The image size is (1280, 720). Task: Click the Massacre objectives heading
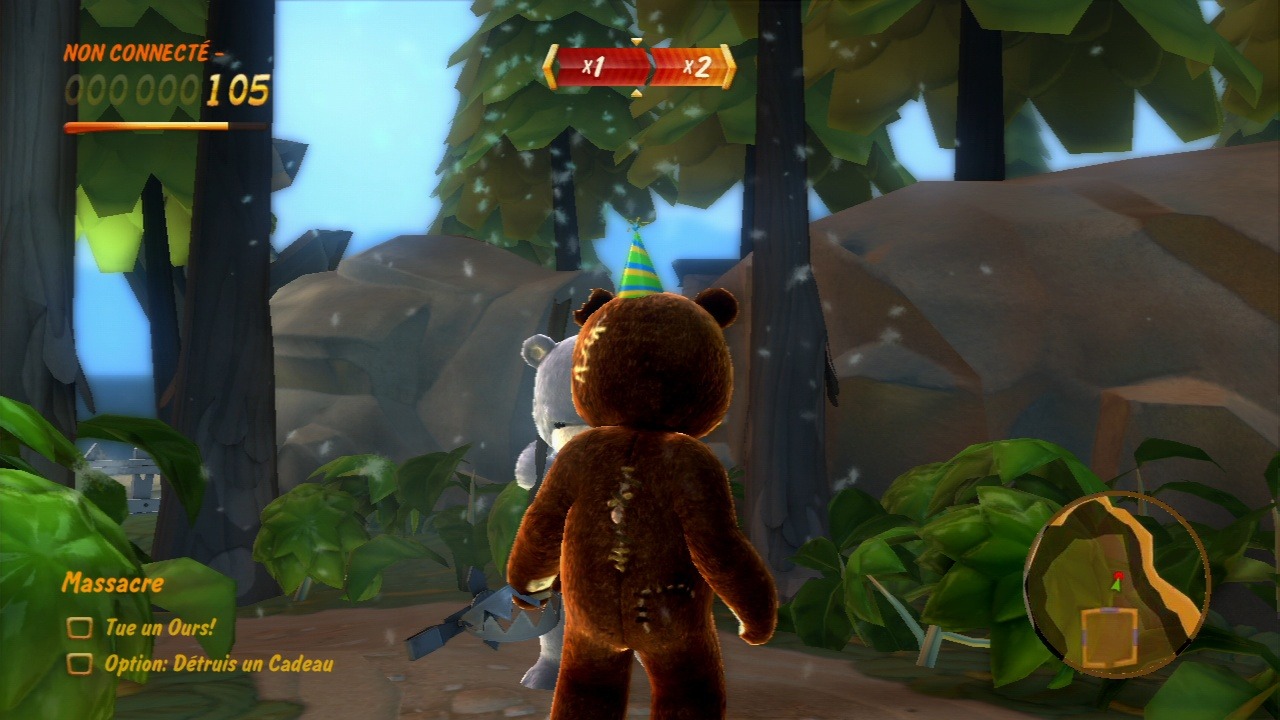112,582
